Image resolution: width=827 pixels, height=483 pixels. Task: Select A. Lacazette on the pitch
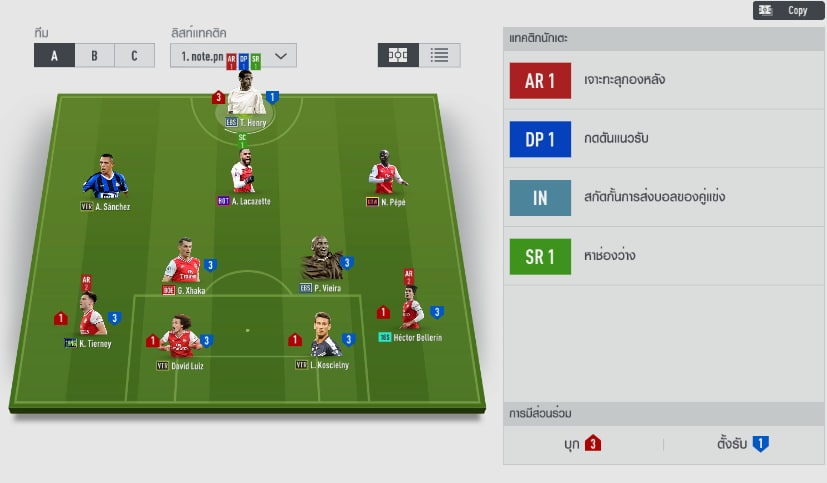(x=245, y=175)
